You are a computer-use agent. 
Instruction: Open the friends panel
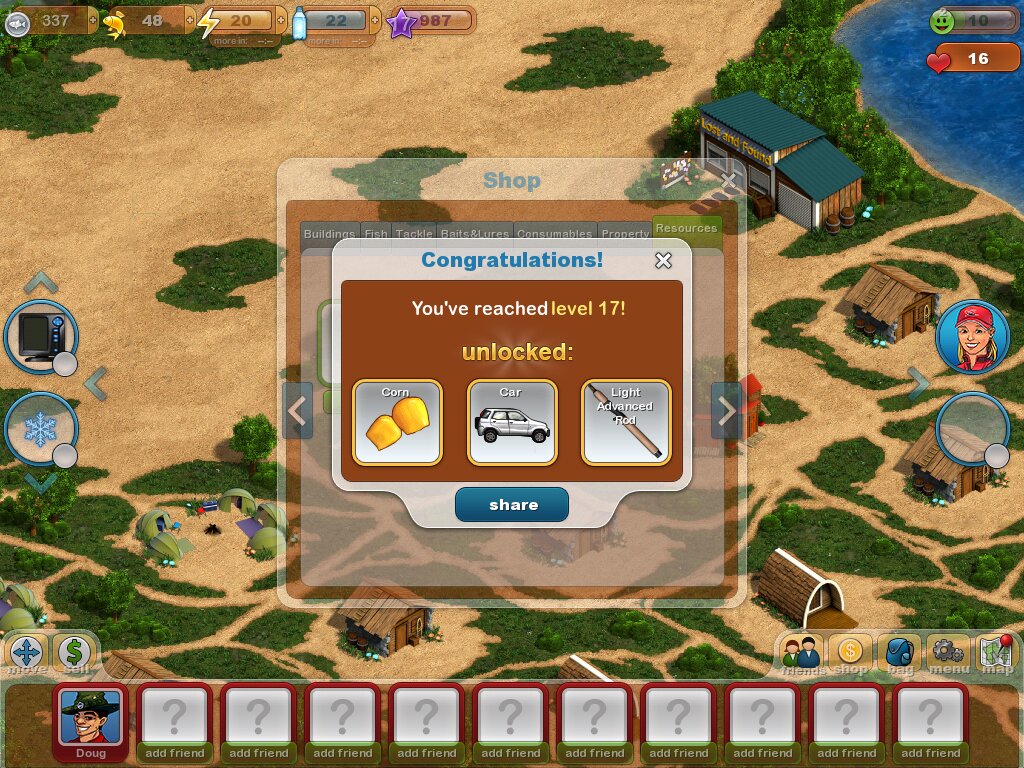(801, 655)
